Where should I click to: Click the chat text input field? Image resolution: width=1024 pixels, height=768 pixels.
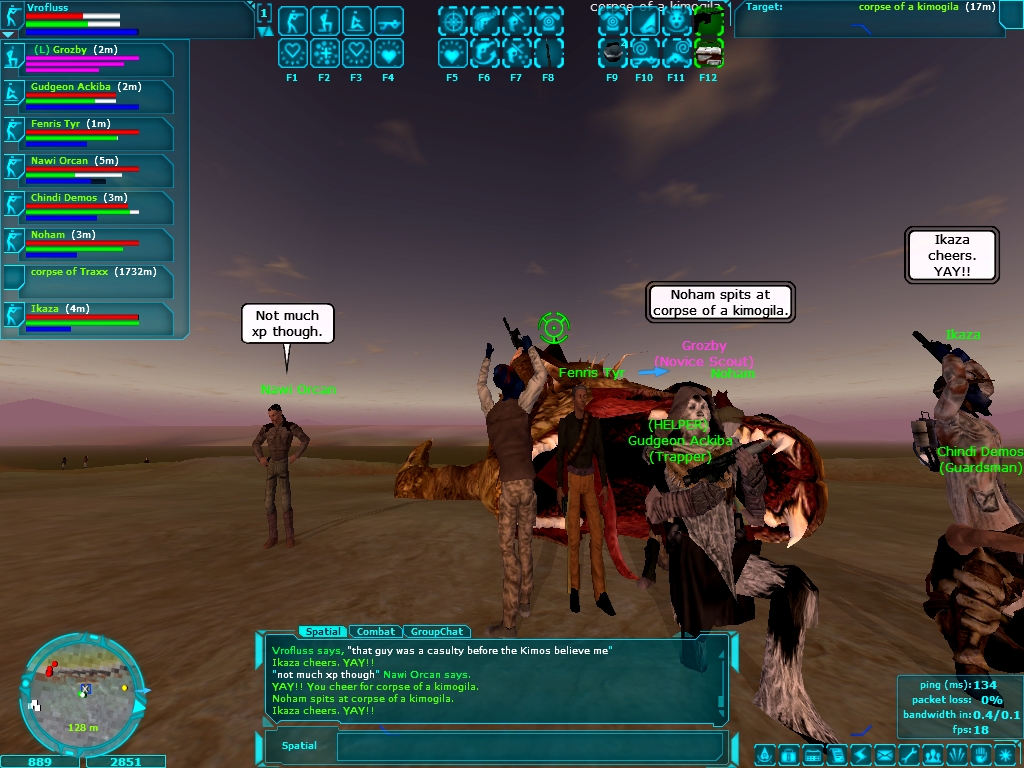(x=530, y=746)
